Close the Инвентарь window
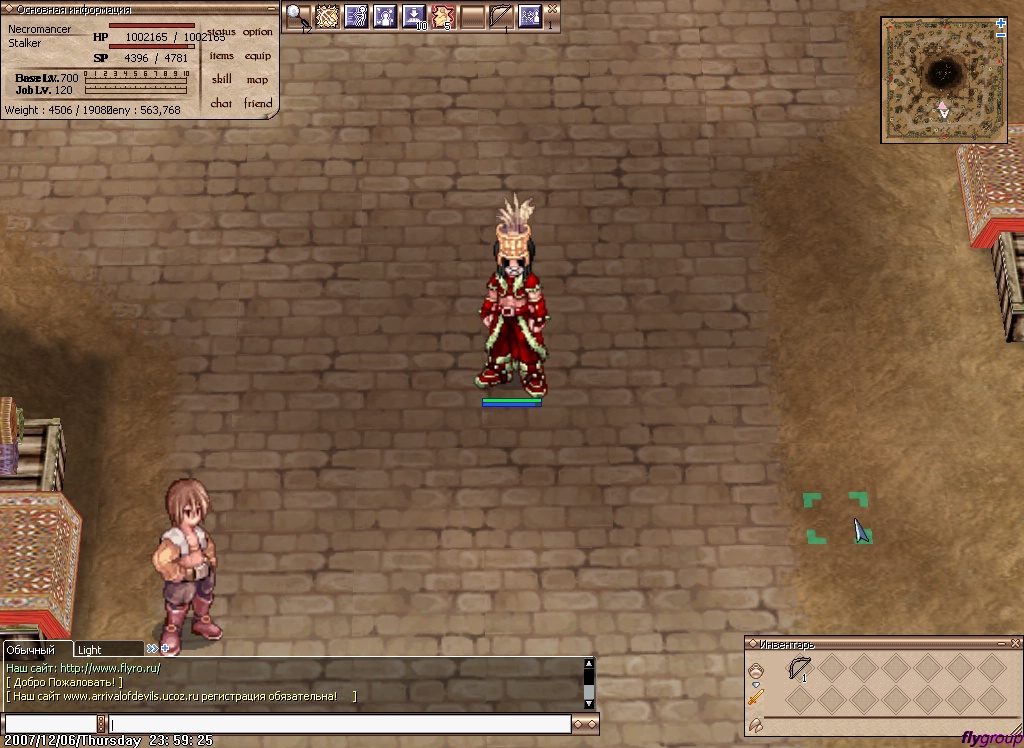Image resolution: width=1024 pixels, height=748 pixels. pos(1014,644)
